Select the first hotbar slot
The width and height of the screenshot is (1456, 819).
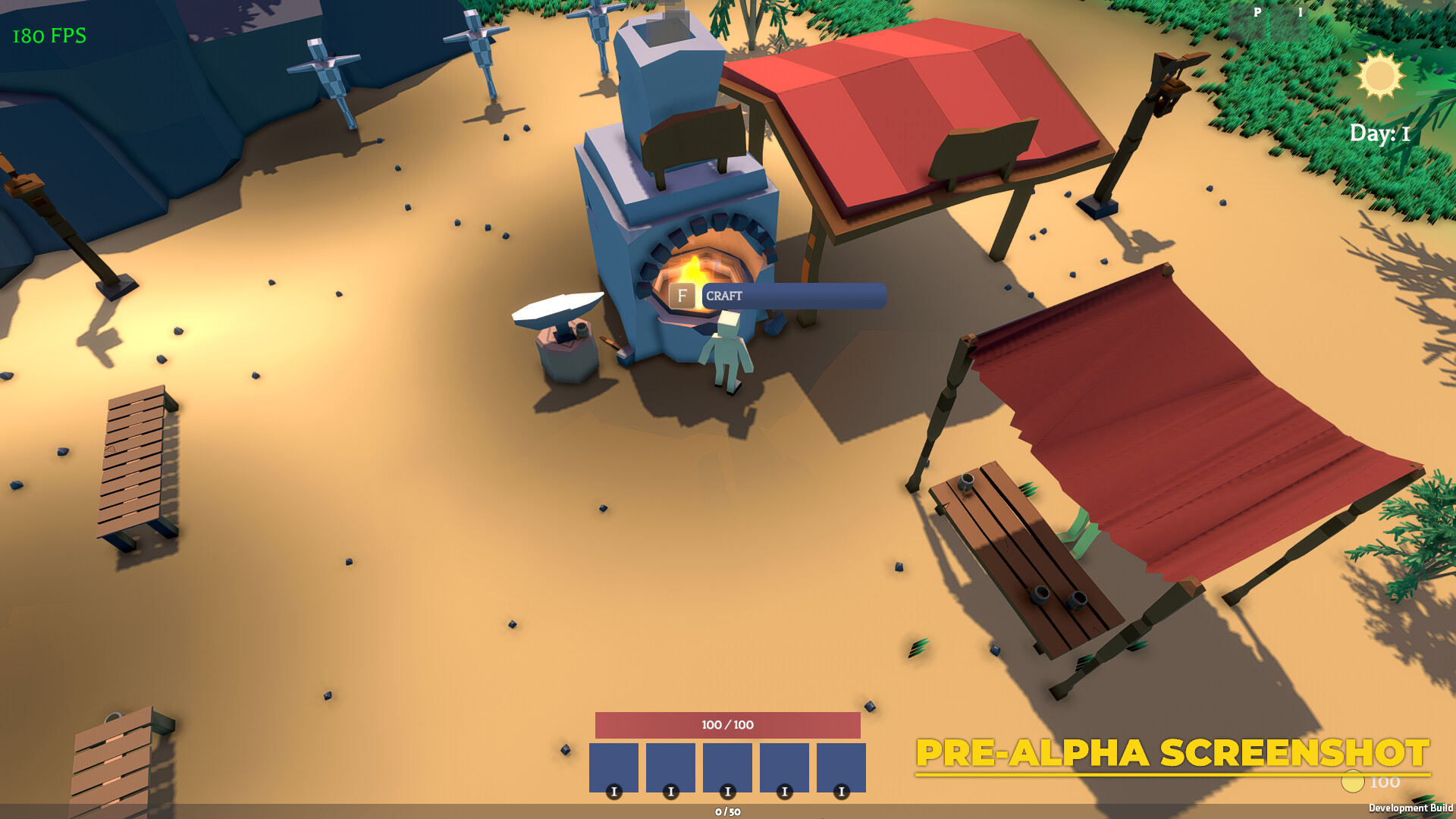pos(614,767)
